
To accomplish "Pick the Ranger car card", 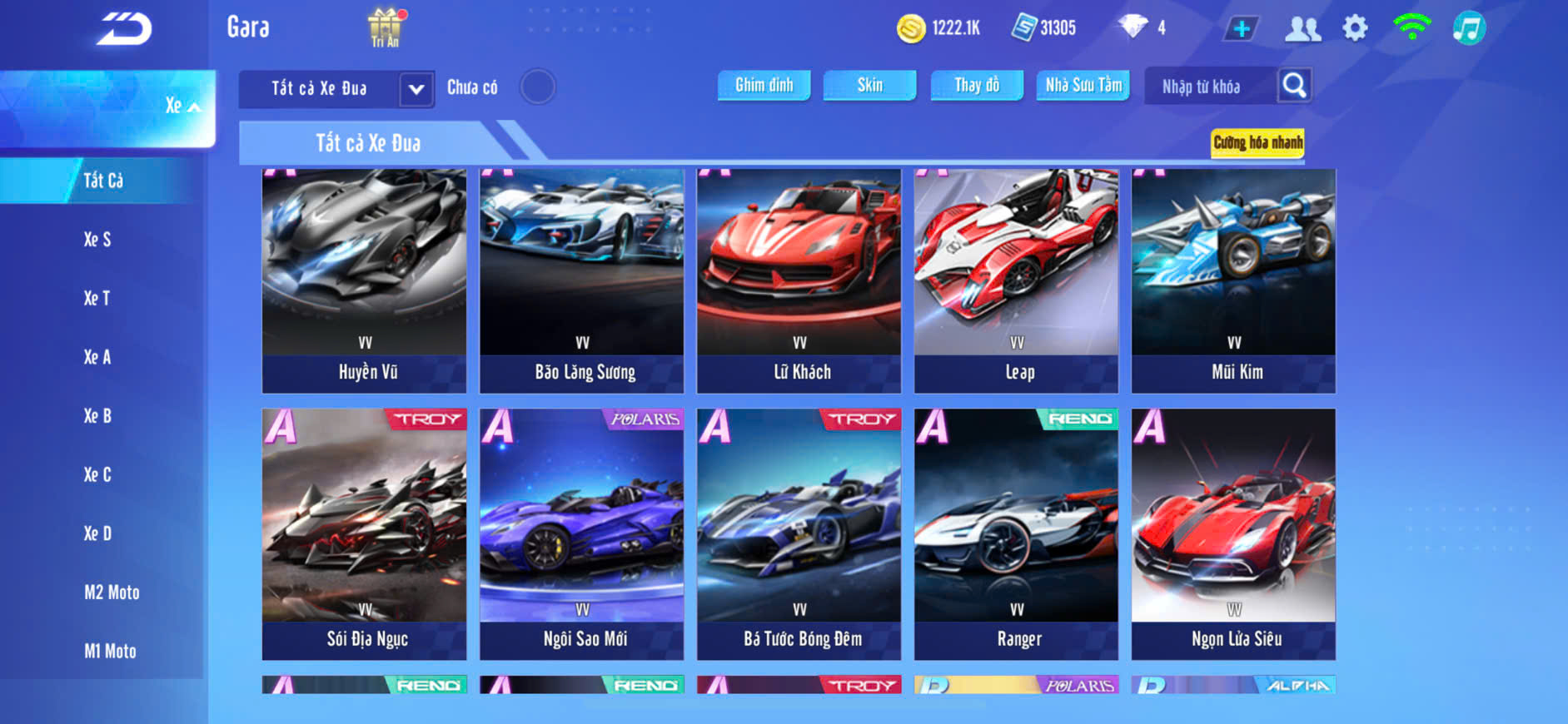I will (1016, 533).
